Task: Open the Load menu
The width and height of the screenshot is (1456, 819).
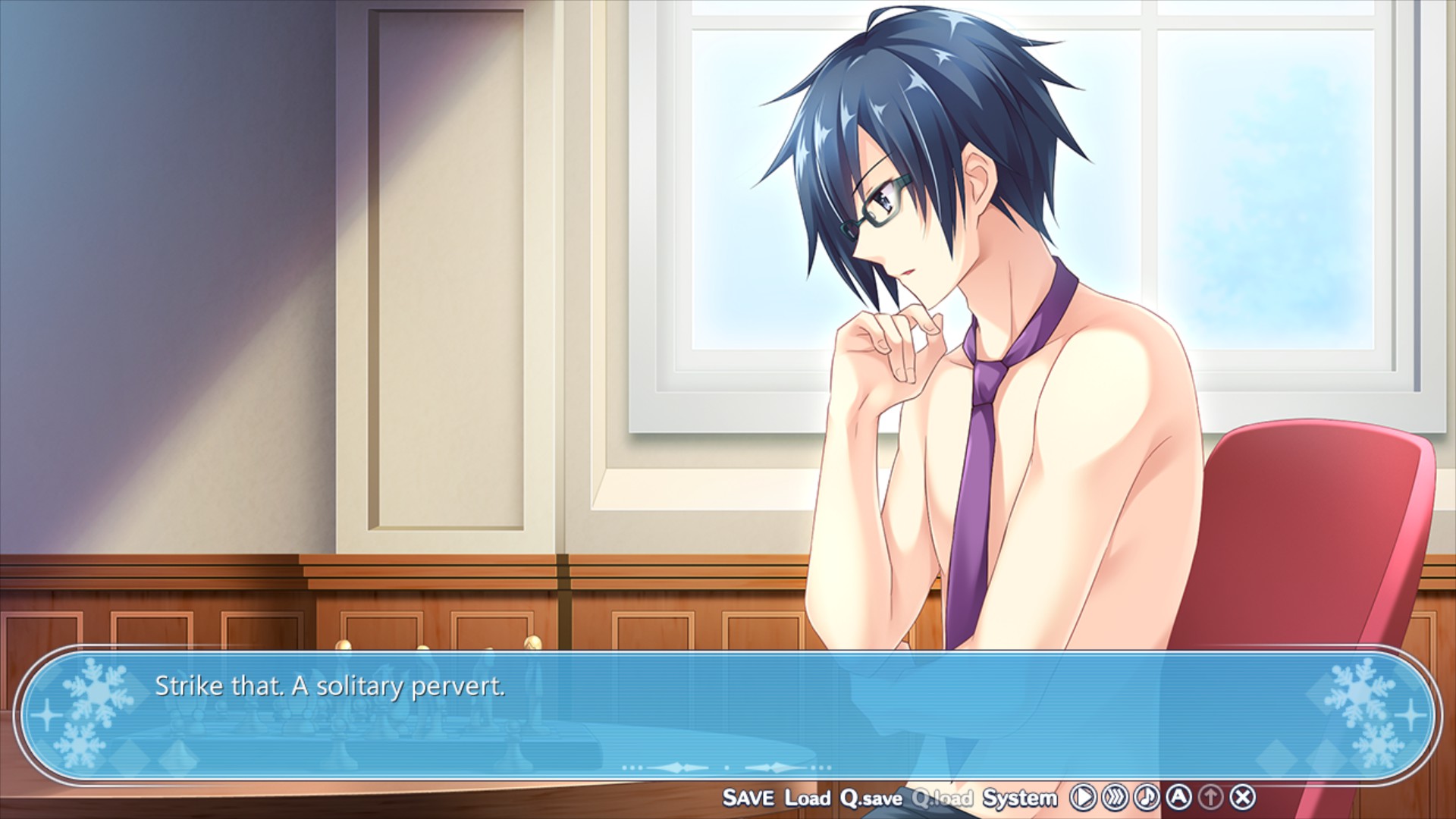Action: coord(807,798)
